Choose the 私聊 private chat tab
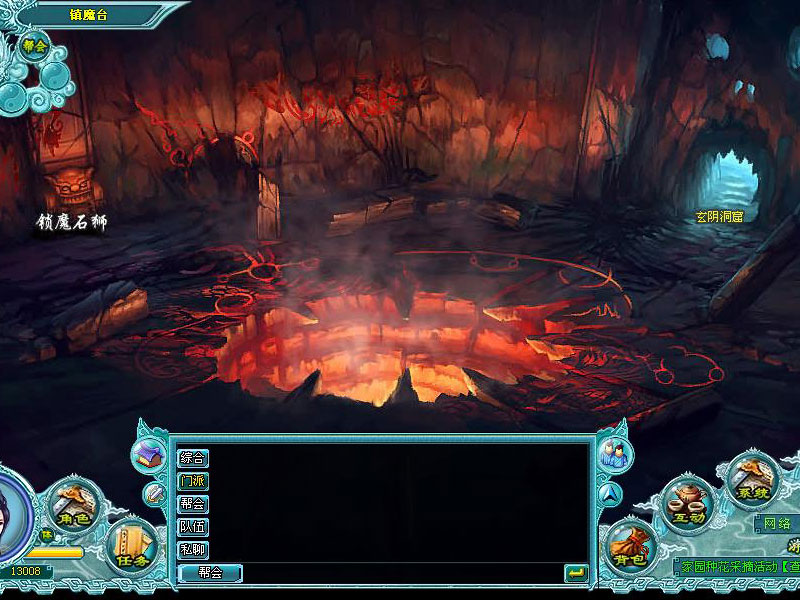 193,550
